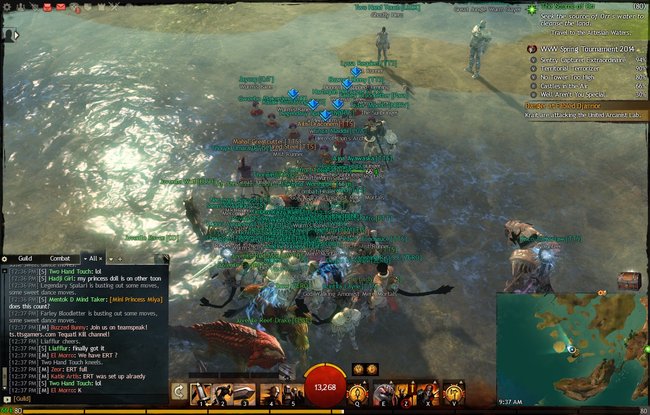Image resolution: width=650 pixels, height=415 pixels.
Task: Select the All chat tab
Action: click(x=95, y=259)
